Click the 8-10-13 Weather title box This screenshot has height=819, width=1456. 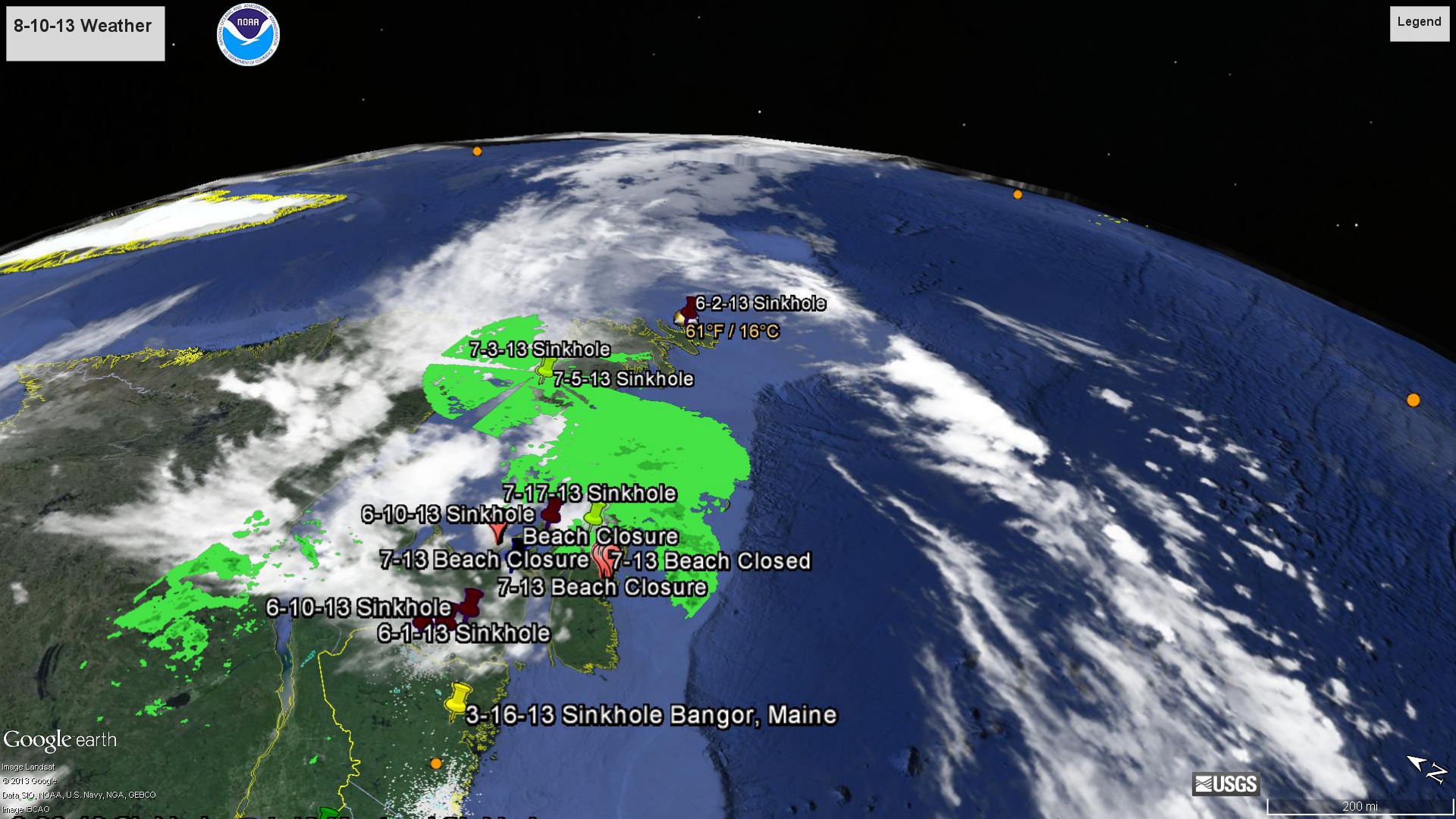point(85,33)
